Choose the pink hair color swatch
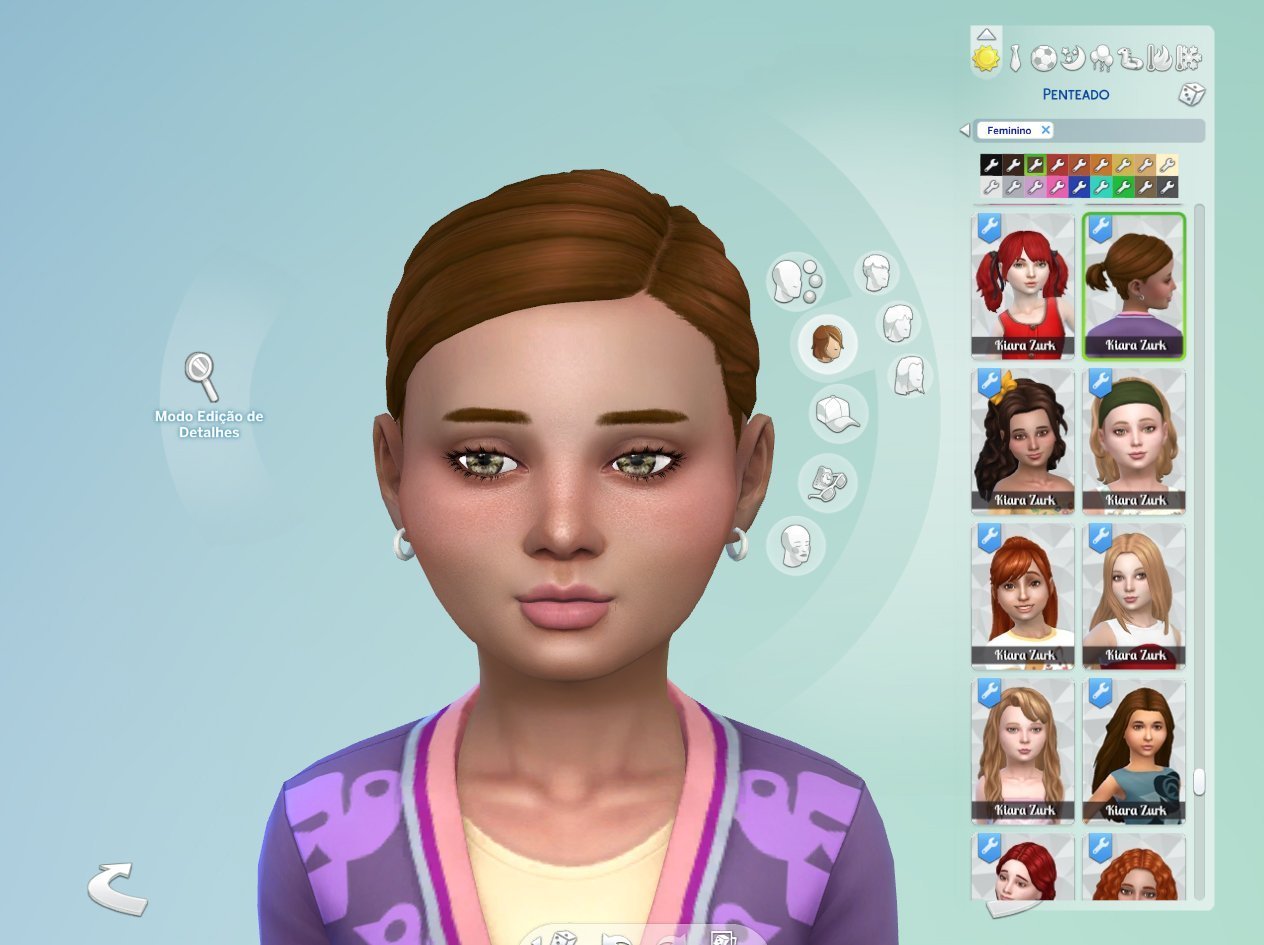Image resolution: width=1264 pixels, height=945 pixels. pyautogui.click(x=1057, y=187)
